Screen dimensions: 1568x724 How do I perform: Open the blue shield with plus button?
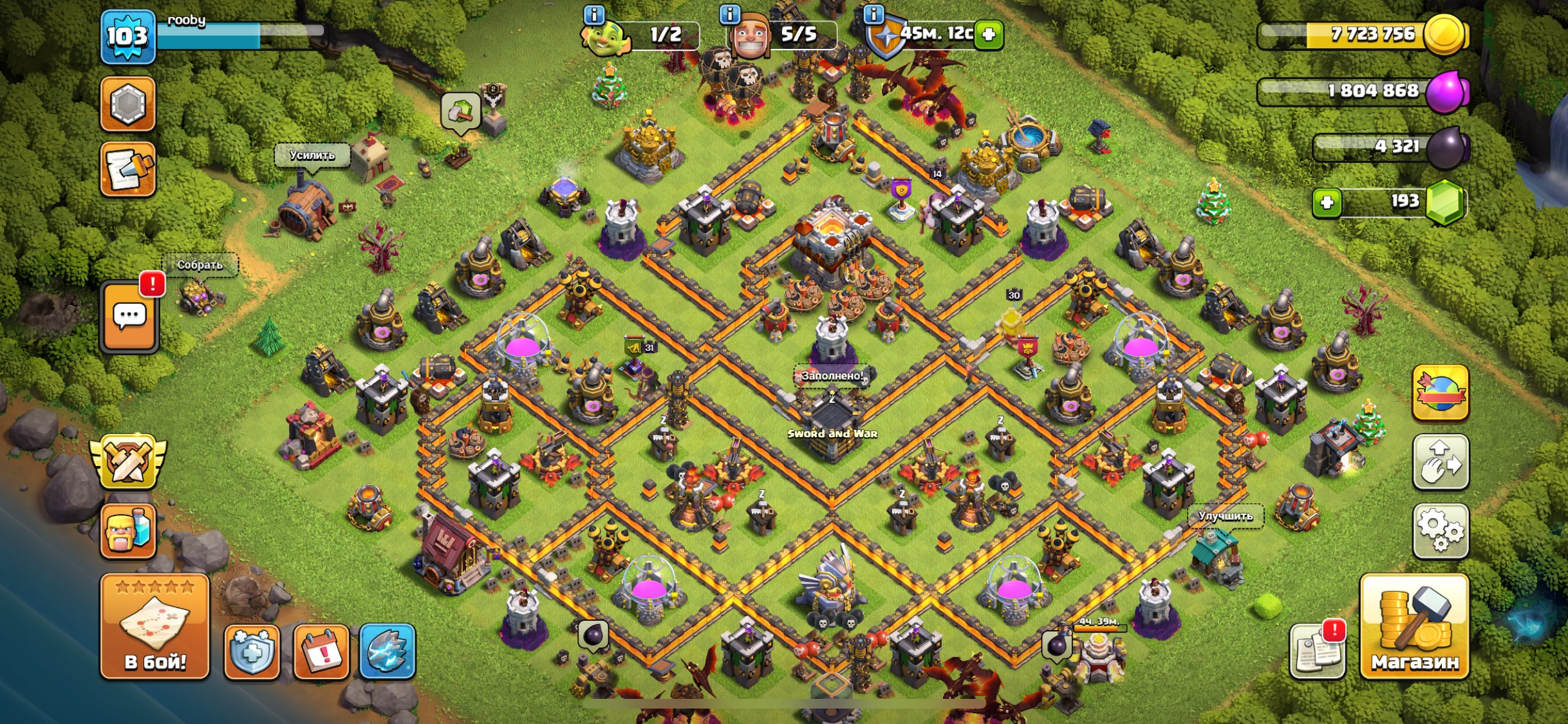point(252,651)
